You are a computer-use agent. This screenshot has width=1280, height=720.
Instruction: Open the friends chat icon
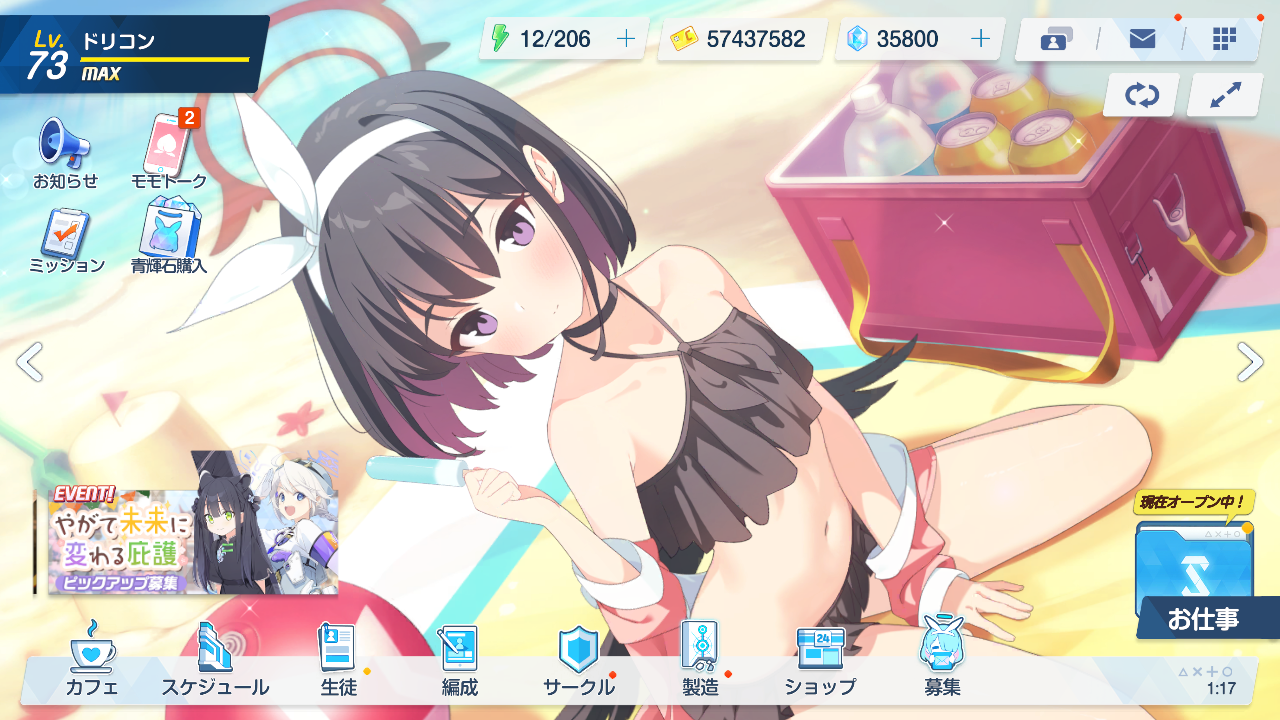(x=1056, y=39)
